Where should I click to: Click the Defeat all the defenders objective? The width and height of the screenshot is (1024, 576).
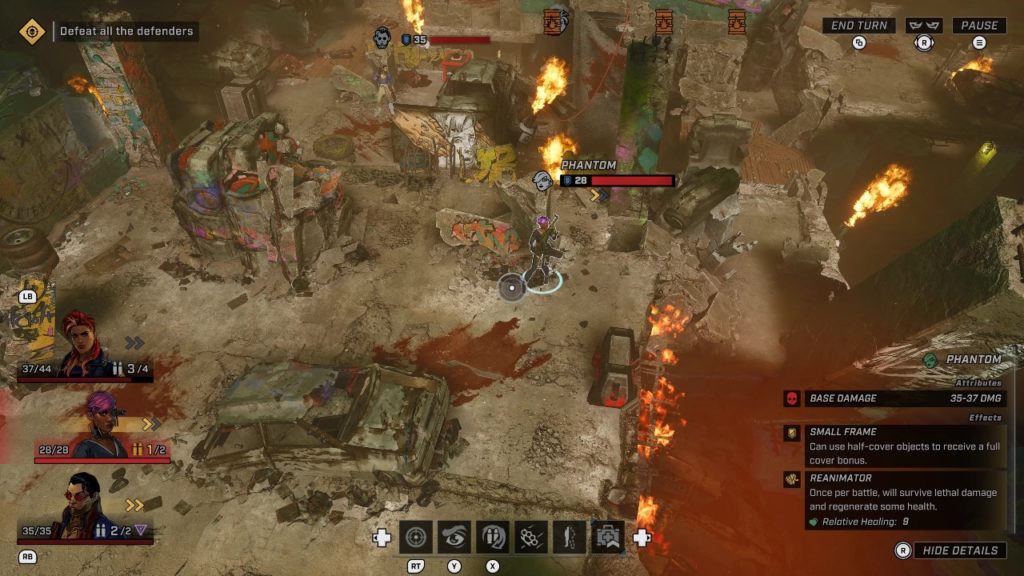[127, 31]
